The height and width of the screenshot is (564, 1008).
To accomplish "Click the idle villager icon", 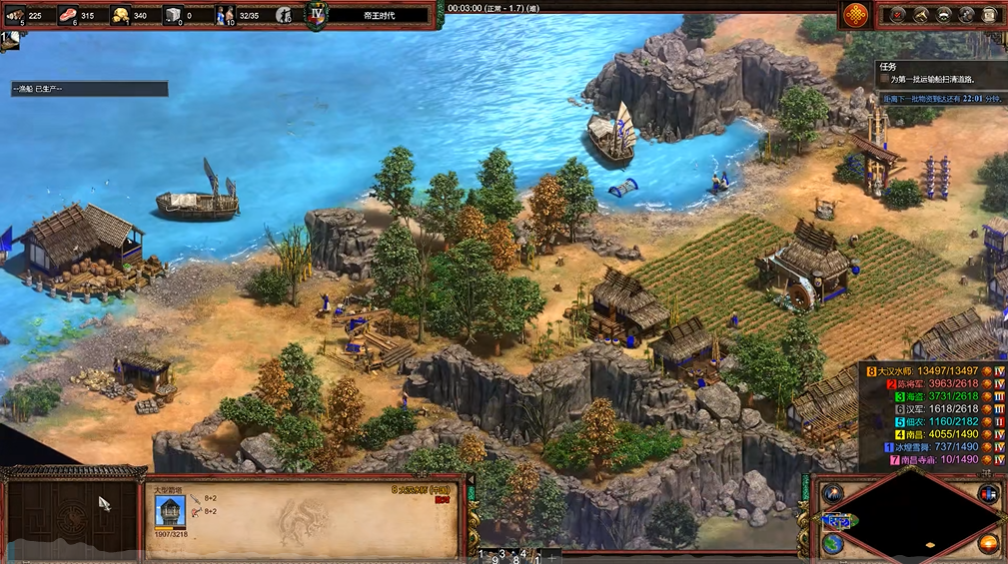I will coord(284,15).
